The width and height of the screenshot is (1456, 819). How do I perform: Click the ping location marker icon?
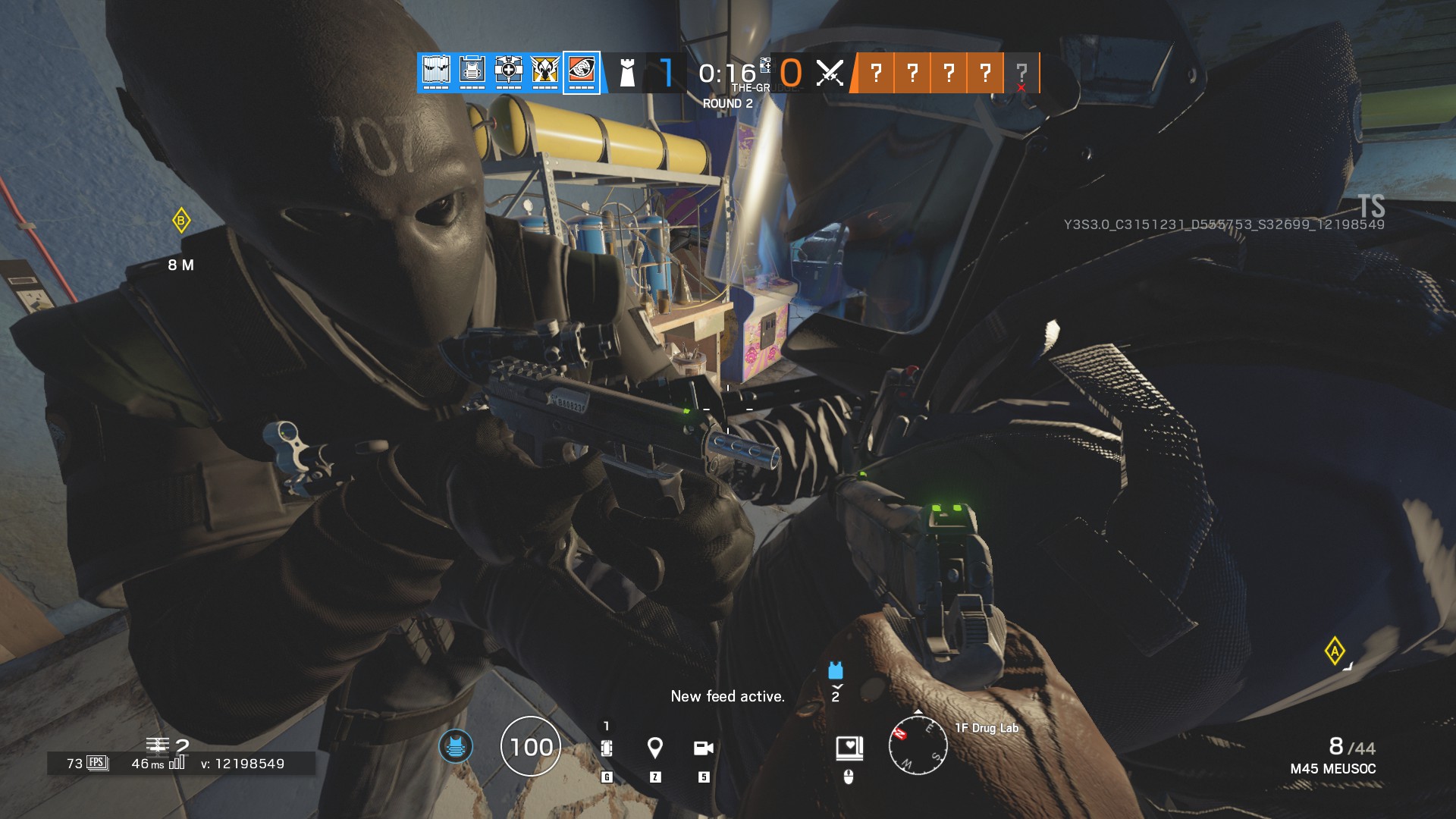click(655, 749)
